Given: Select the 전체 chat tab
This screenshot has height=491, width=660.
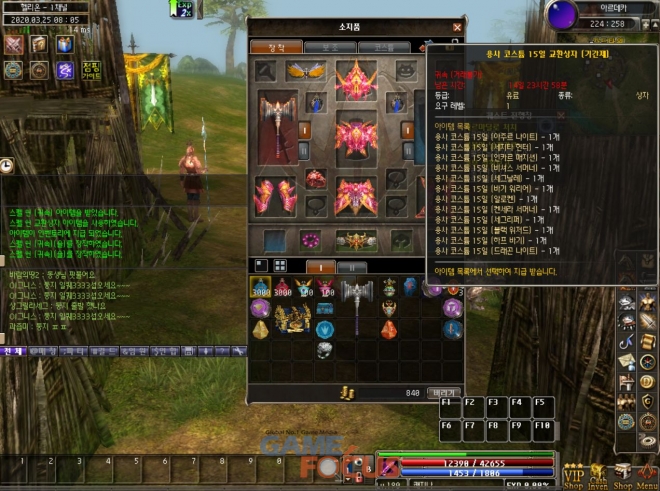Looking at the screenshot, I should 12,352.
